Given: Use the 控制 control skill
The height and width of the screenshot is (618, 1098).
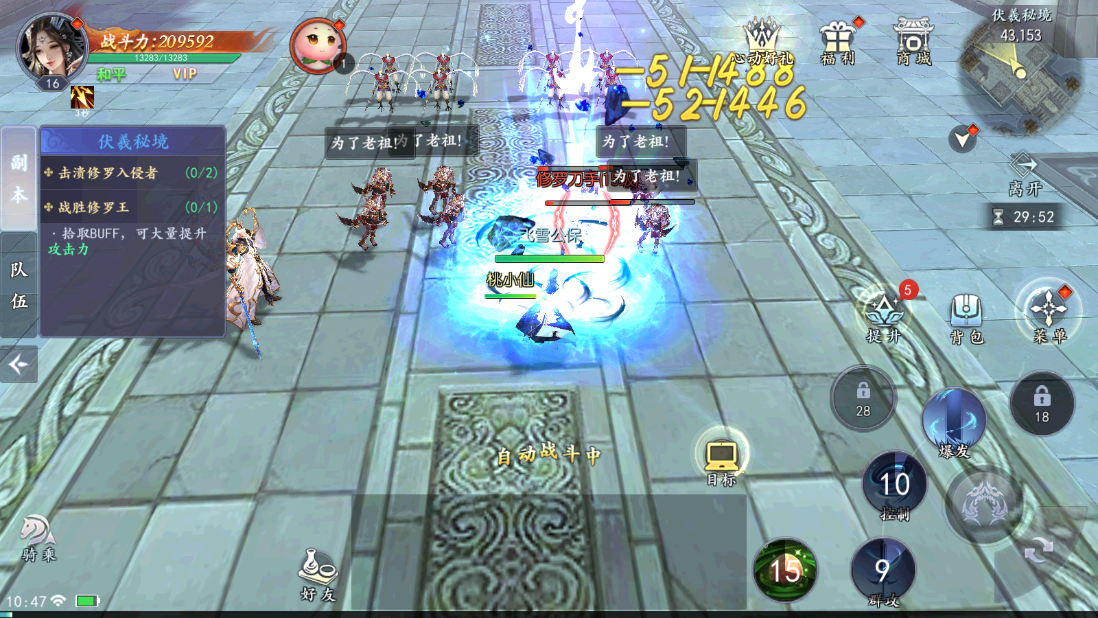Looking at the screenshot, I should pos(894,487).
